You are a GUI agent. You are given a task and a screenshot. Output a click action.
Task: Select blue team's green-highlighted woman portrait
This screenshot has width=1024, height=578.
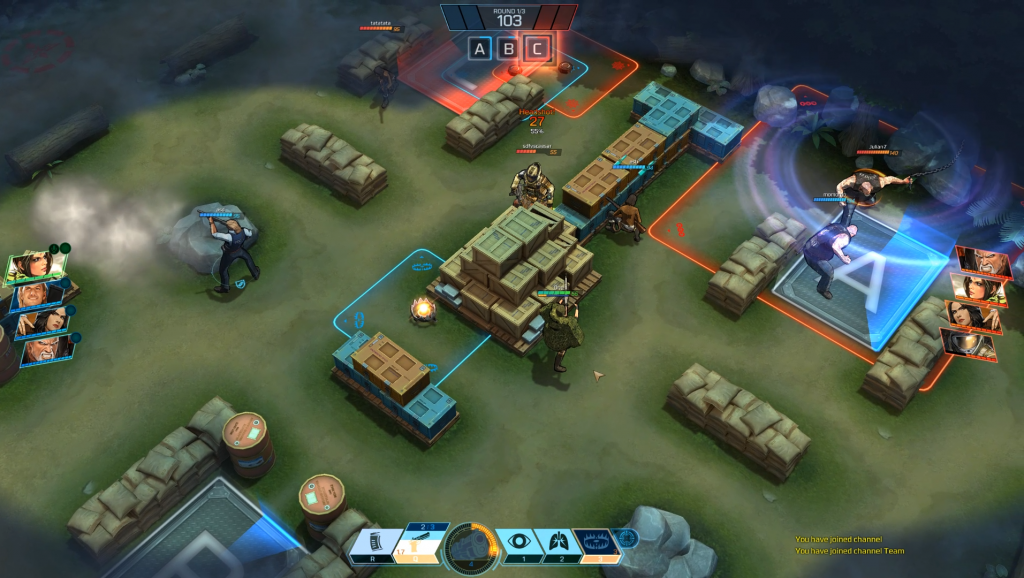[x=38, y=267]
